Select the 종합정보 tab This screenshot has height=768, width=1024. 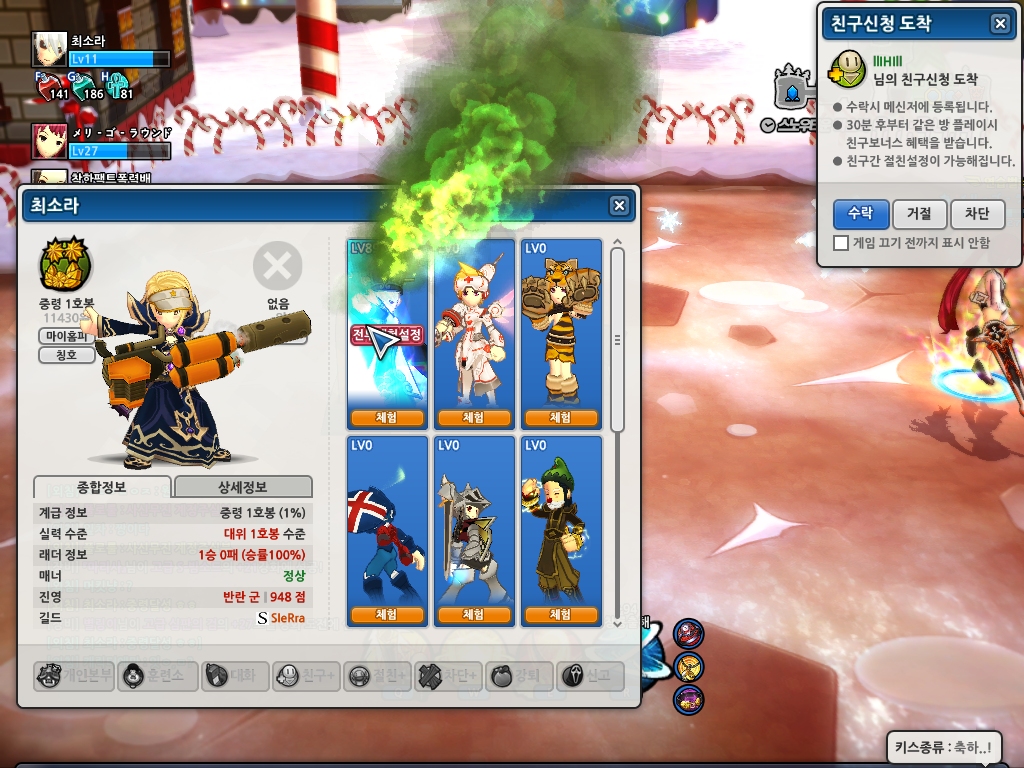tap(102, 487)
